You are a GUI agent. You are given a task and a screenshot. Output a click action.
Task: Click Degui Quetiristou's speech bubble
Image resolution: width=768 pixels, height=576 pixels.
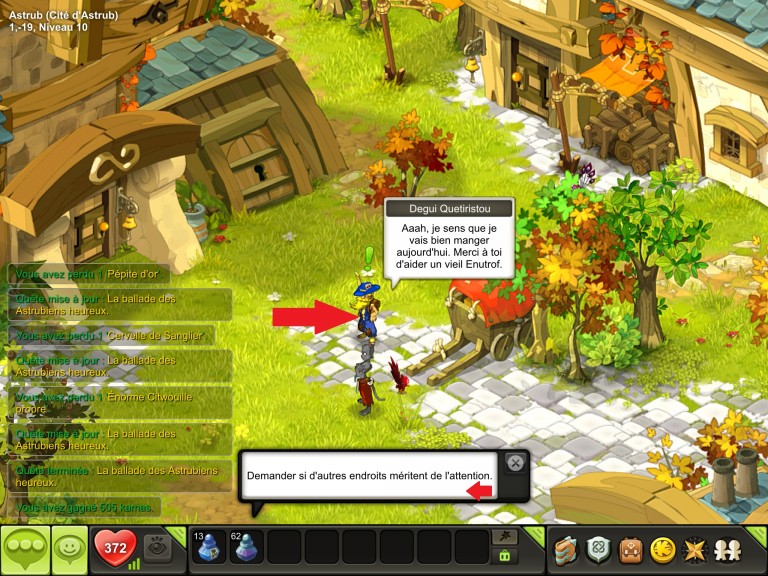pos(448,241)
